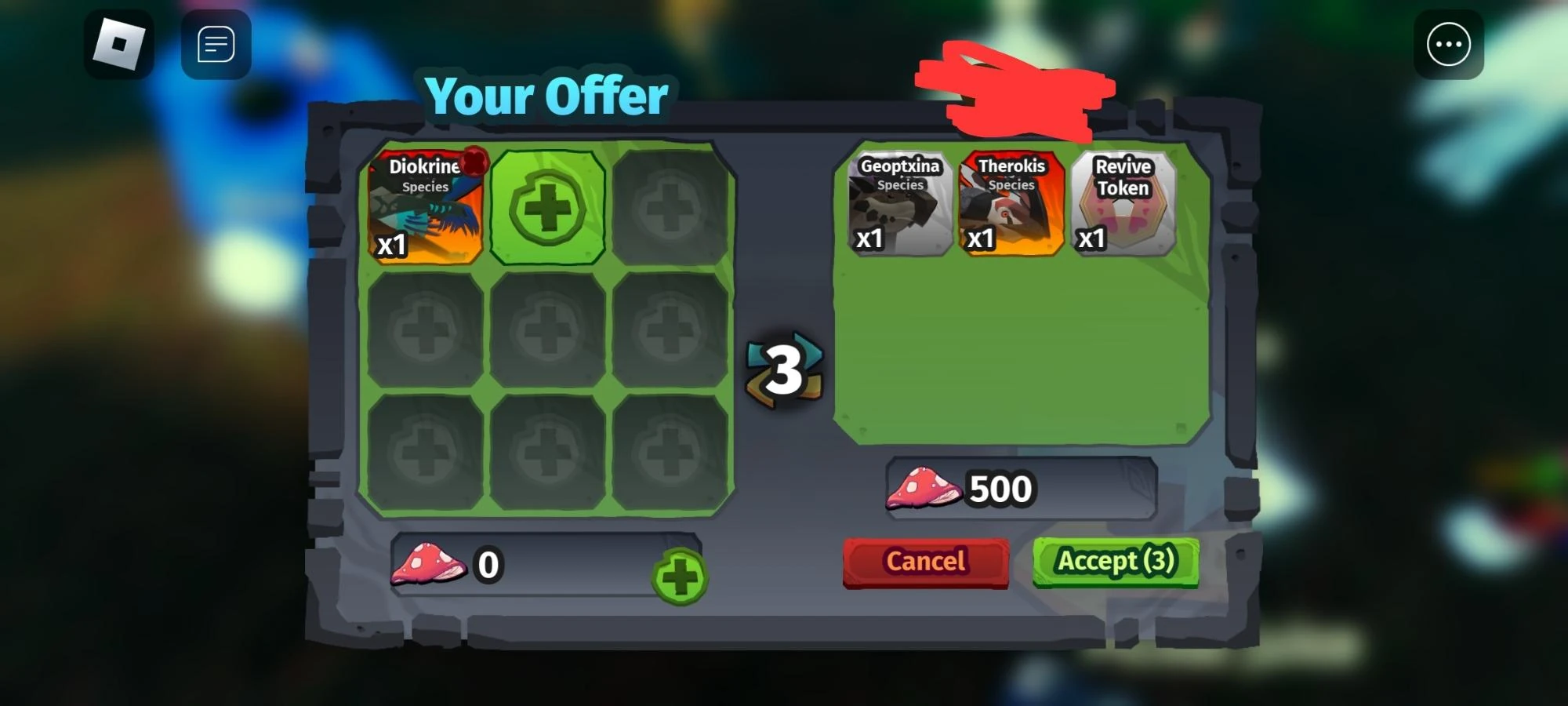Open the three-dot options menu

point(1447,45)
